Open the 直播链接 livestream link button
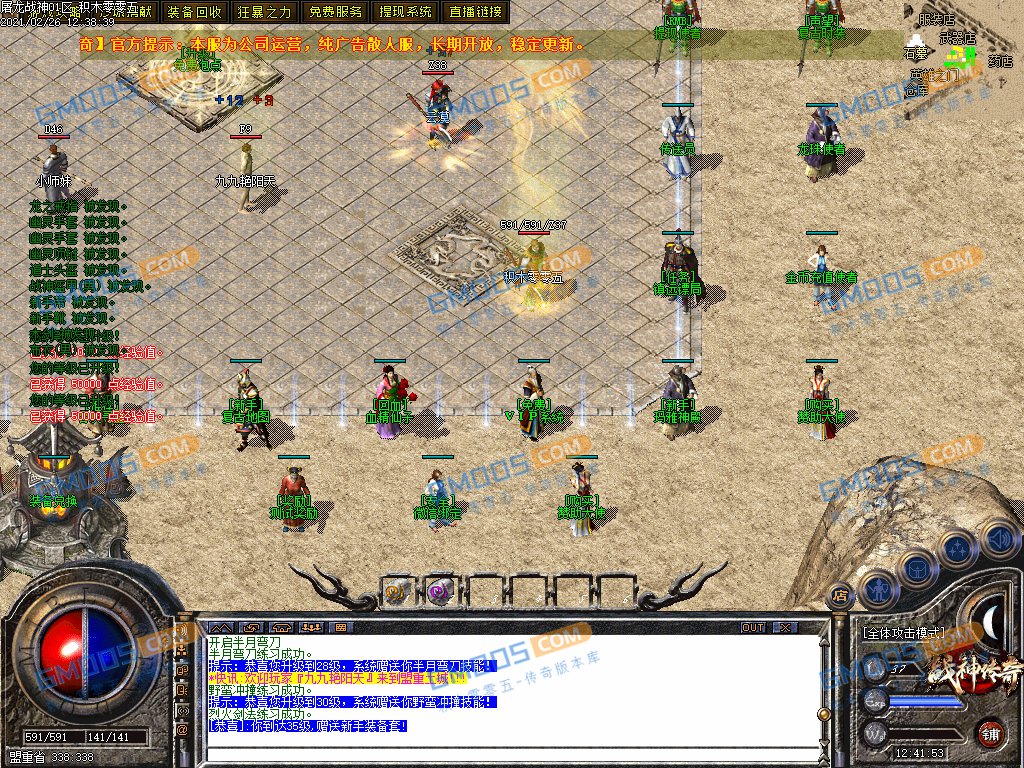This screenshot has width=1024, height=768. 476,12
